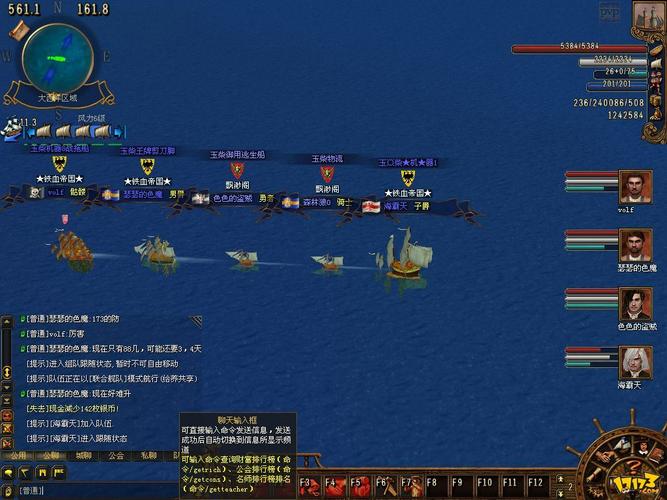
Task: Switch to the 公会 chat tab
Action: click(x=116, y=455)
